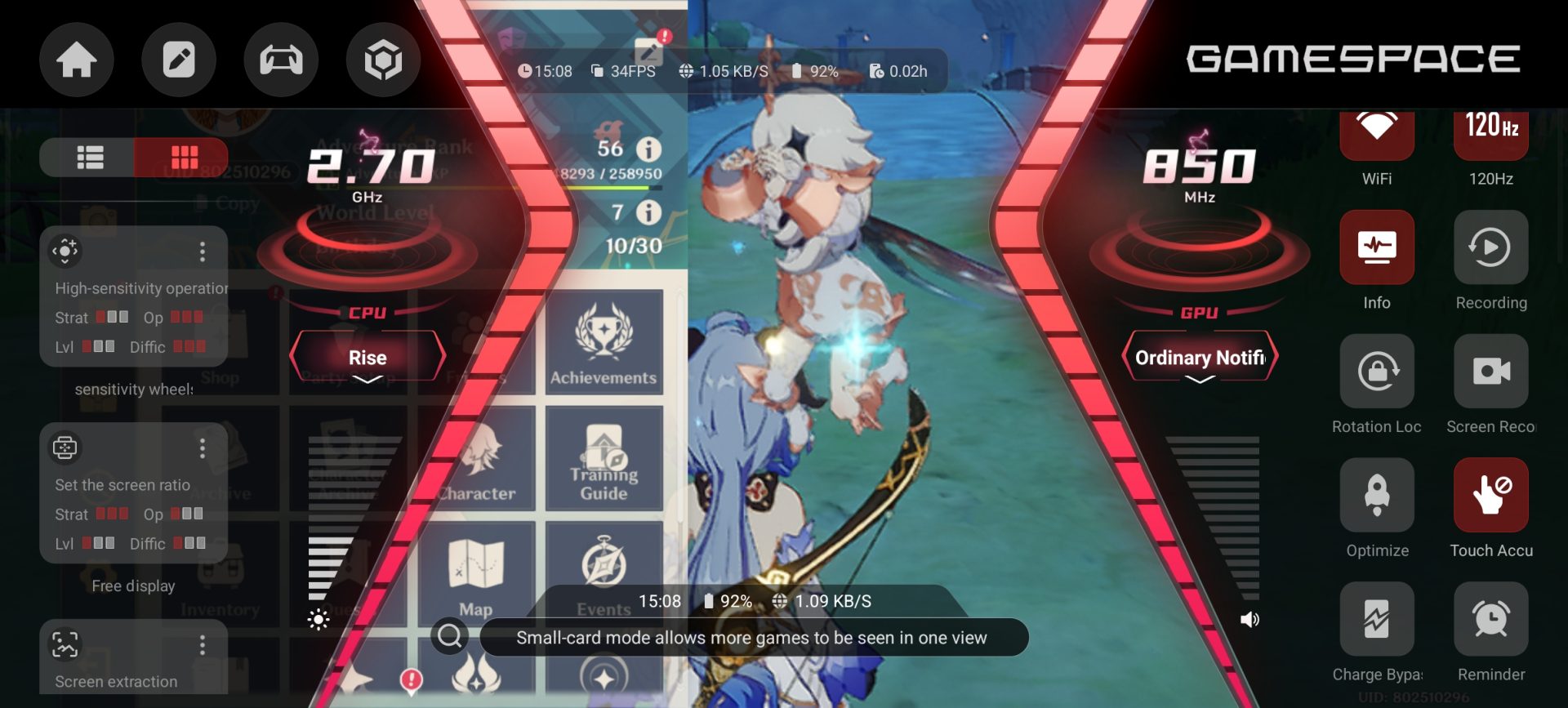The image size is (1568, 708).
Task: Switch to grid view layout
Action: (183, 157)
